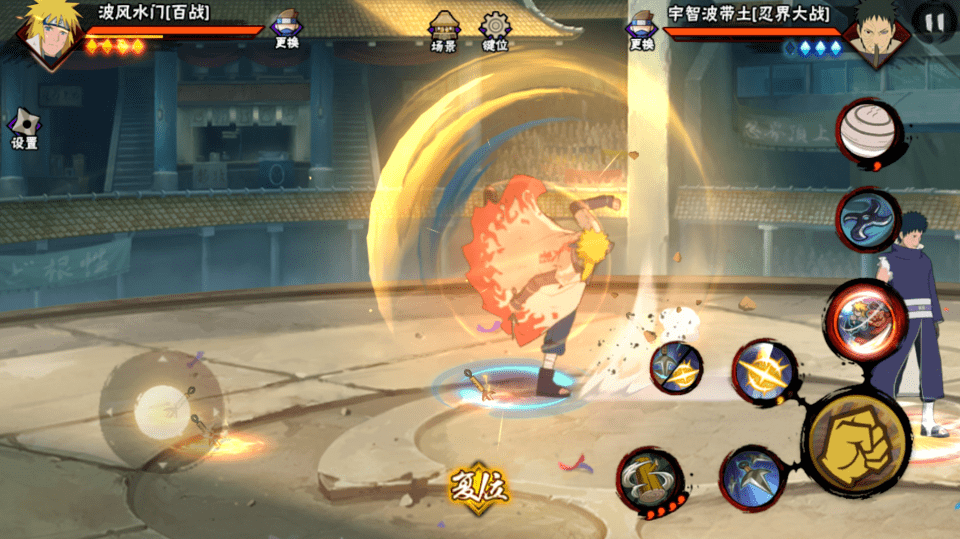This screenshot has height=539, width=960.
Task: Tap 更换 beside Obito's health bar
Action: coord(641,29)
